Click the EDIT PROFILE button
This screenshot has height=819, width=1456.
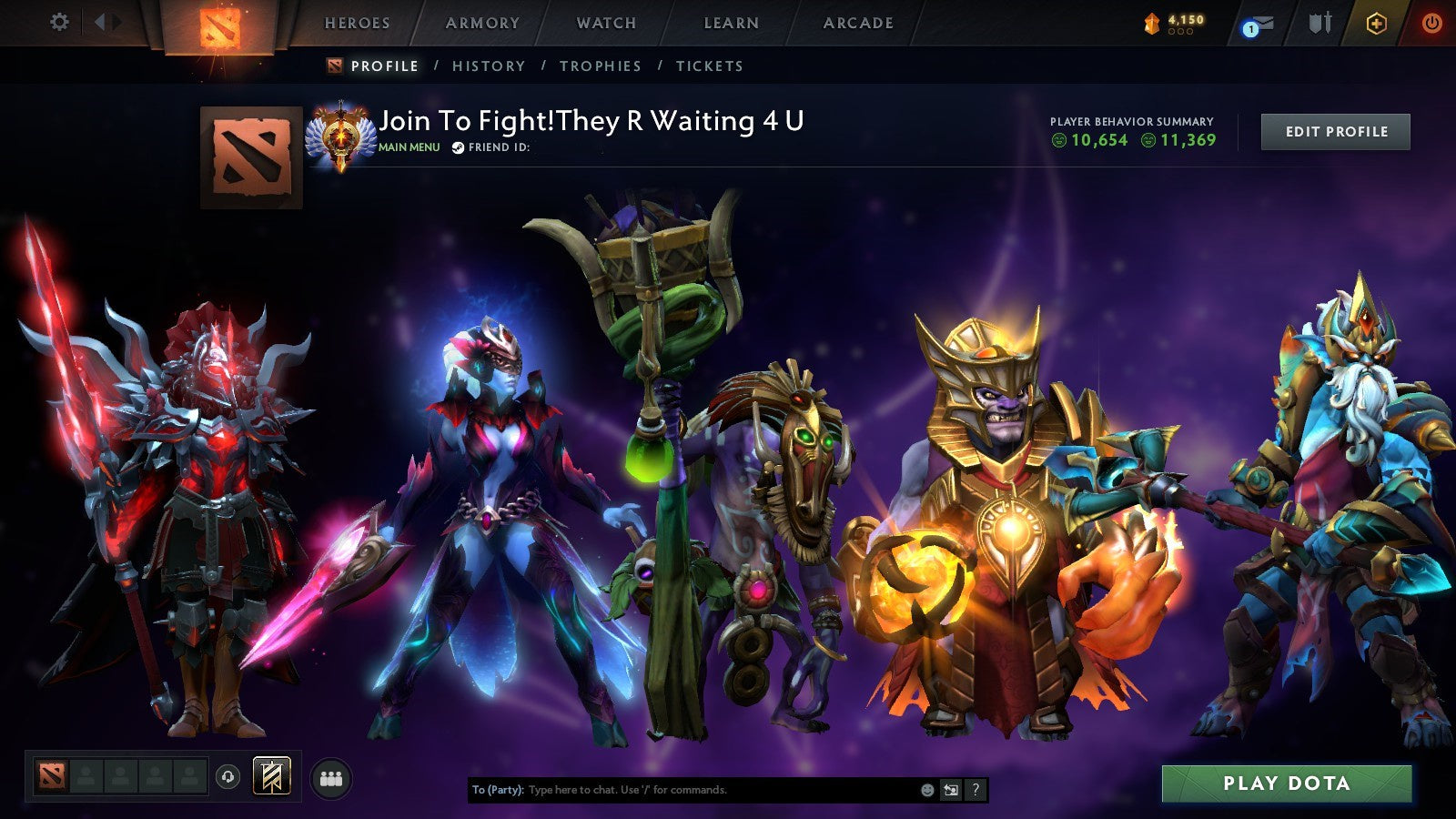pyautogui.click(x=1334, y=131)
